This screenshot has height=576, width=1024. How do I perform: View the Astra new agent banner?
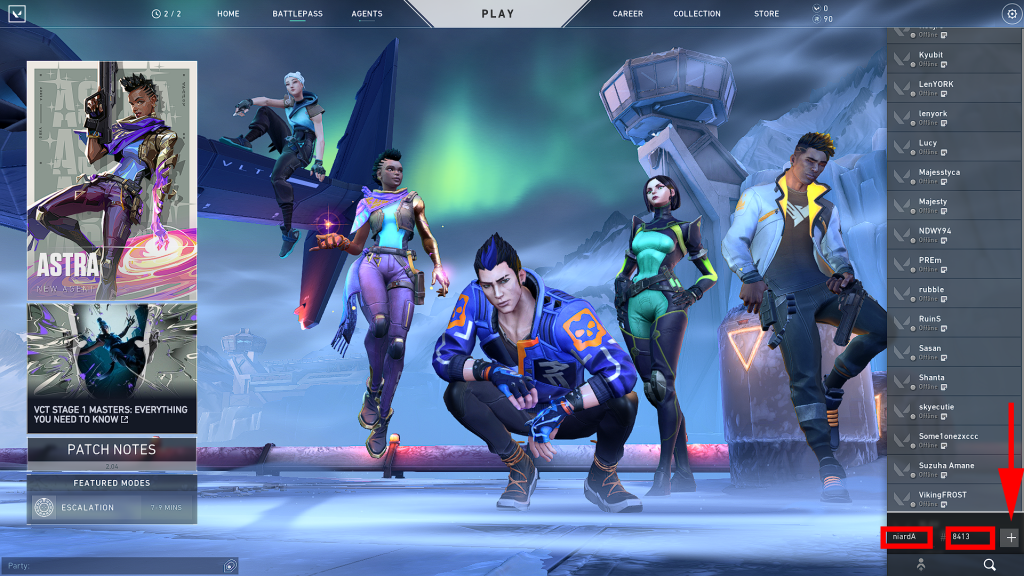pyautogui.click(x=112, y=178)
